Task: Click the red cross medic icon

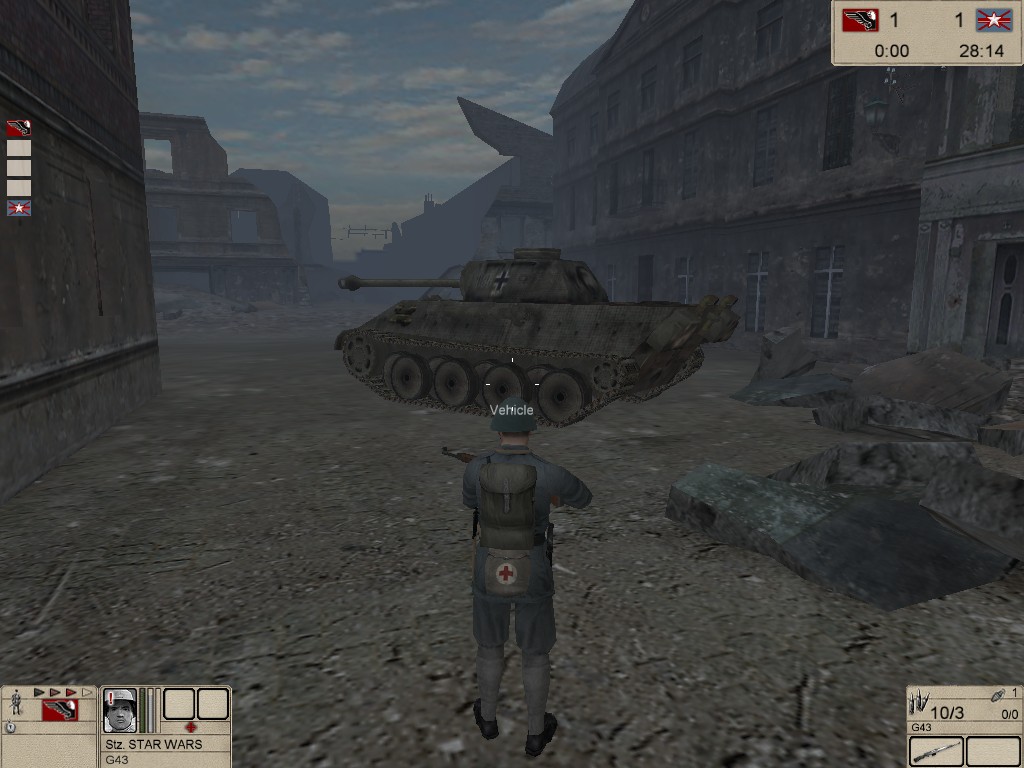Action: pyautogui.click(x=191, y=727)
